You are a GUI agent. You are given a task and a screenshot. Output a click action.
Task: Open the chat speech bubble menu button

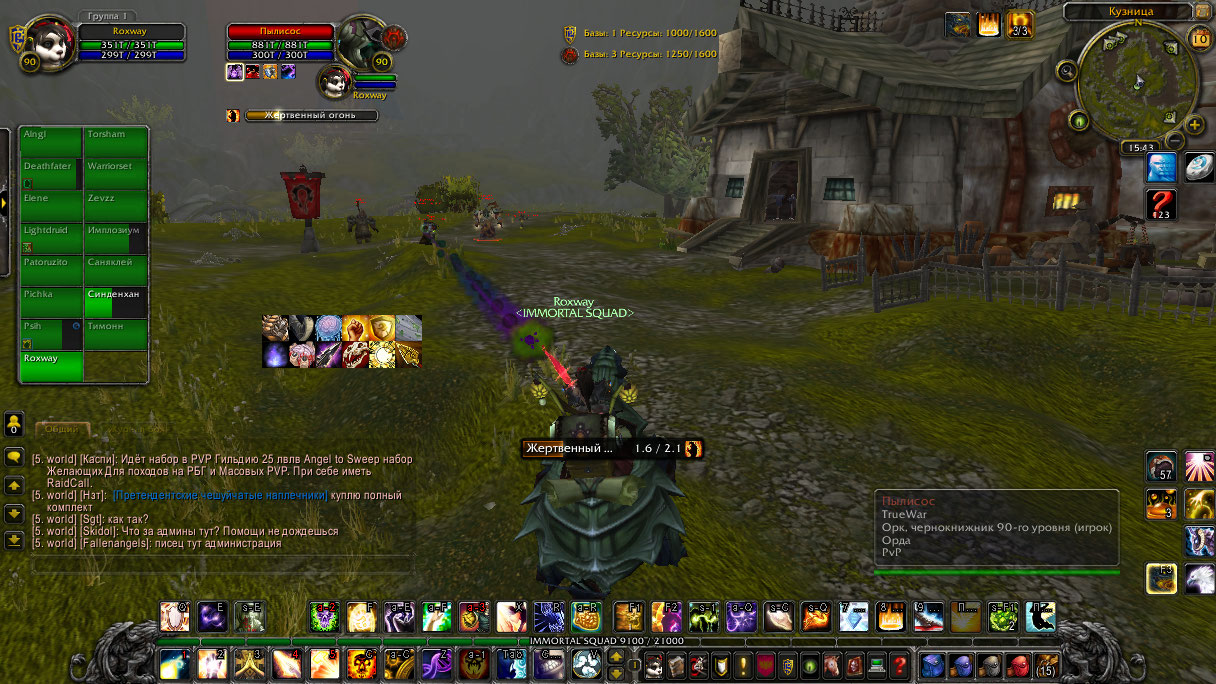pos(14,457)
